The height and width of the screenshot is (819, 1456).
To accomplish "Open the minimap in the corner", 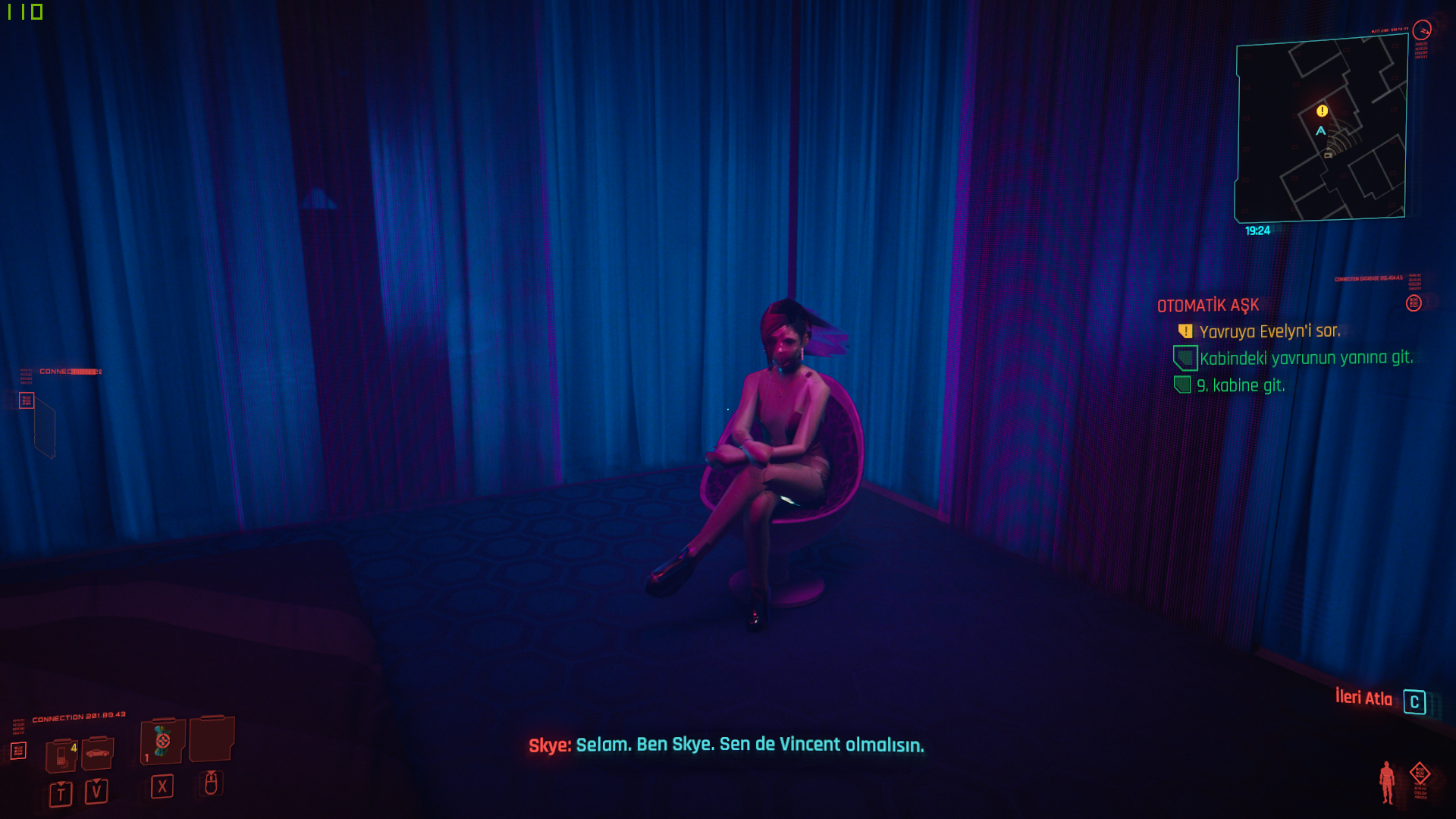I will [1321, 129].
